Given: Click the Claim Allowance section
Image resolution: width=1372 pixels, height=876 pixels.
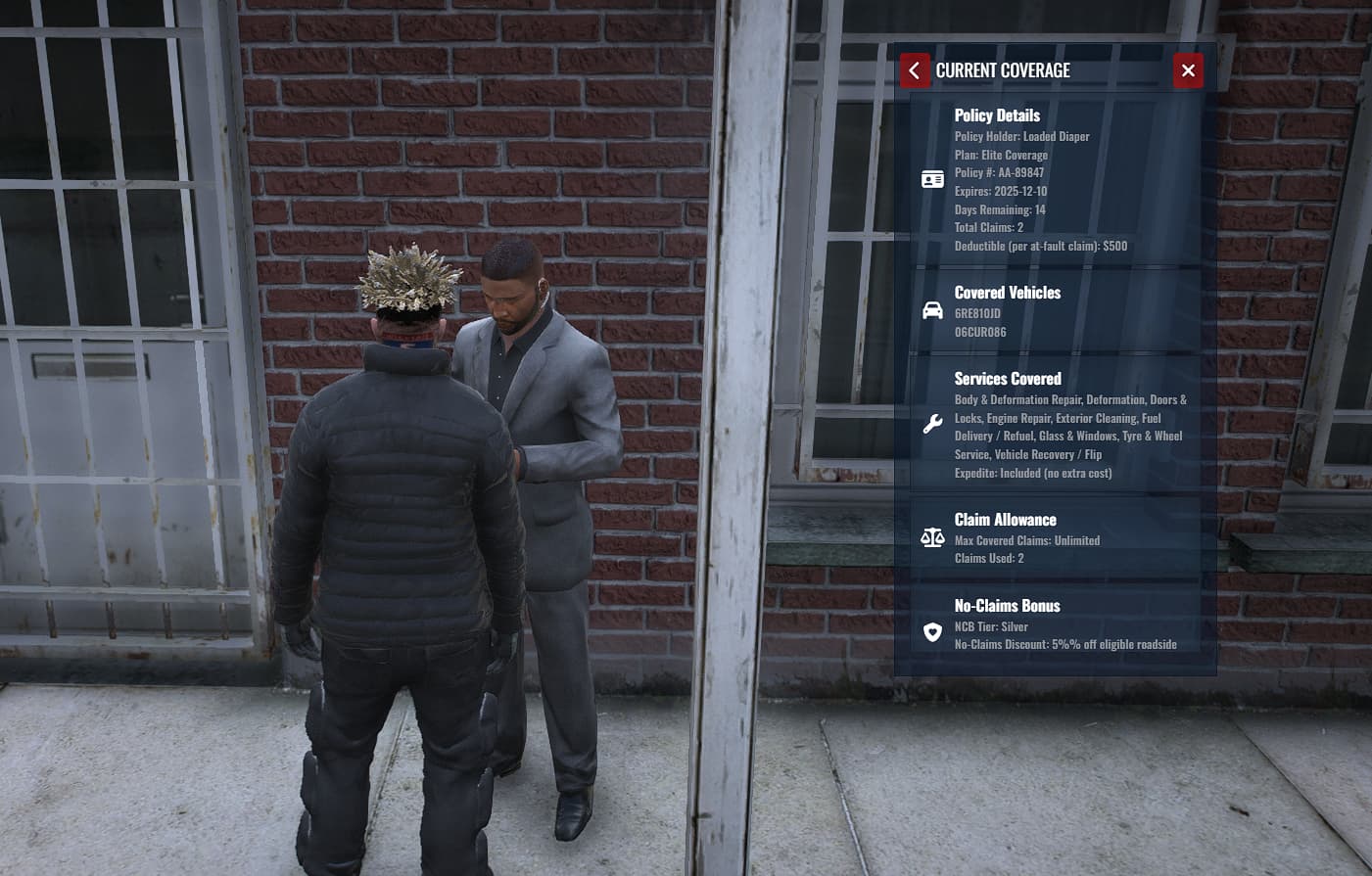Looking at the screenshot, I should 1056,537.
